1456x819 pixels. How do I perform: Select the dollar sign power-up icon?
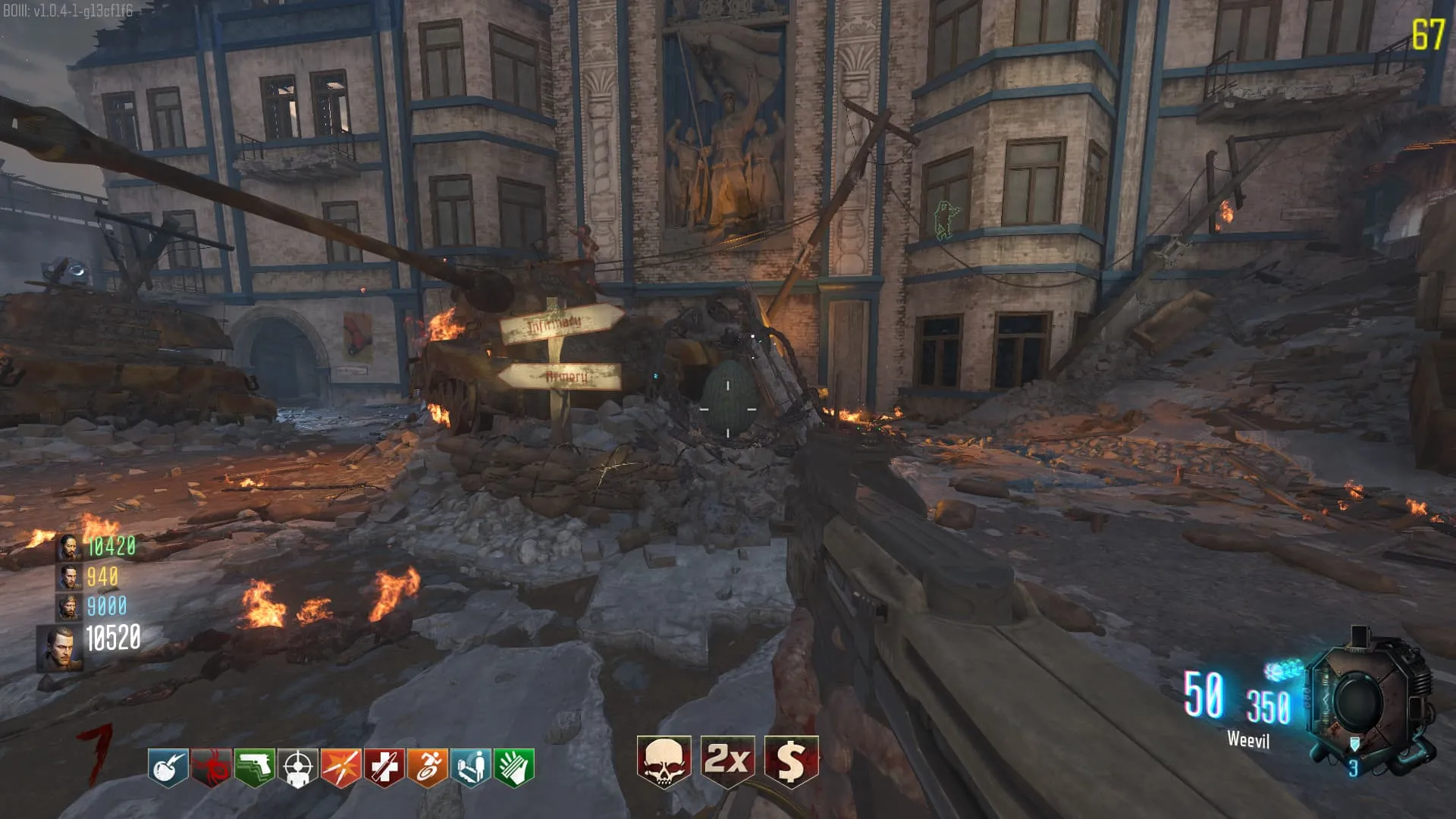[x=791, y=761]
